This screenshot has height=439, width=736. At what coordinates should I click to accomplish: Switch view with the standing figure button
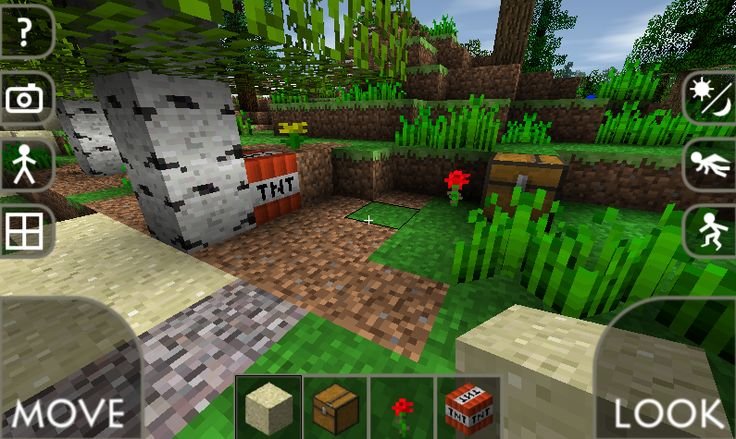click(24, 164)
